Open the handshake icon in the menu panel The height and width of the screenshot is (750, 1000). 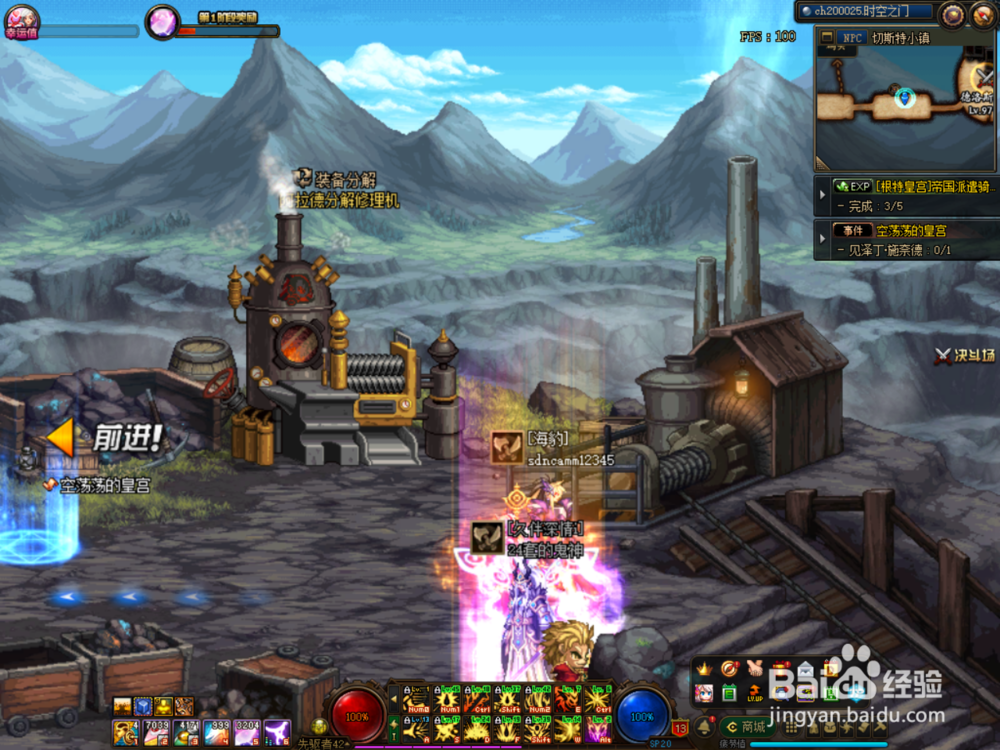tap(755, 668)
